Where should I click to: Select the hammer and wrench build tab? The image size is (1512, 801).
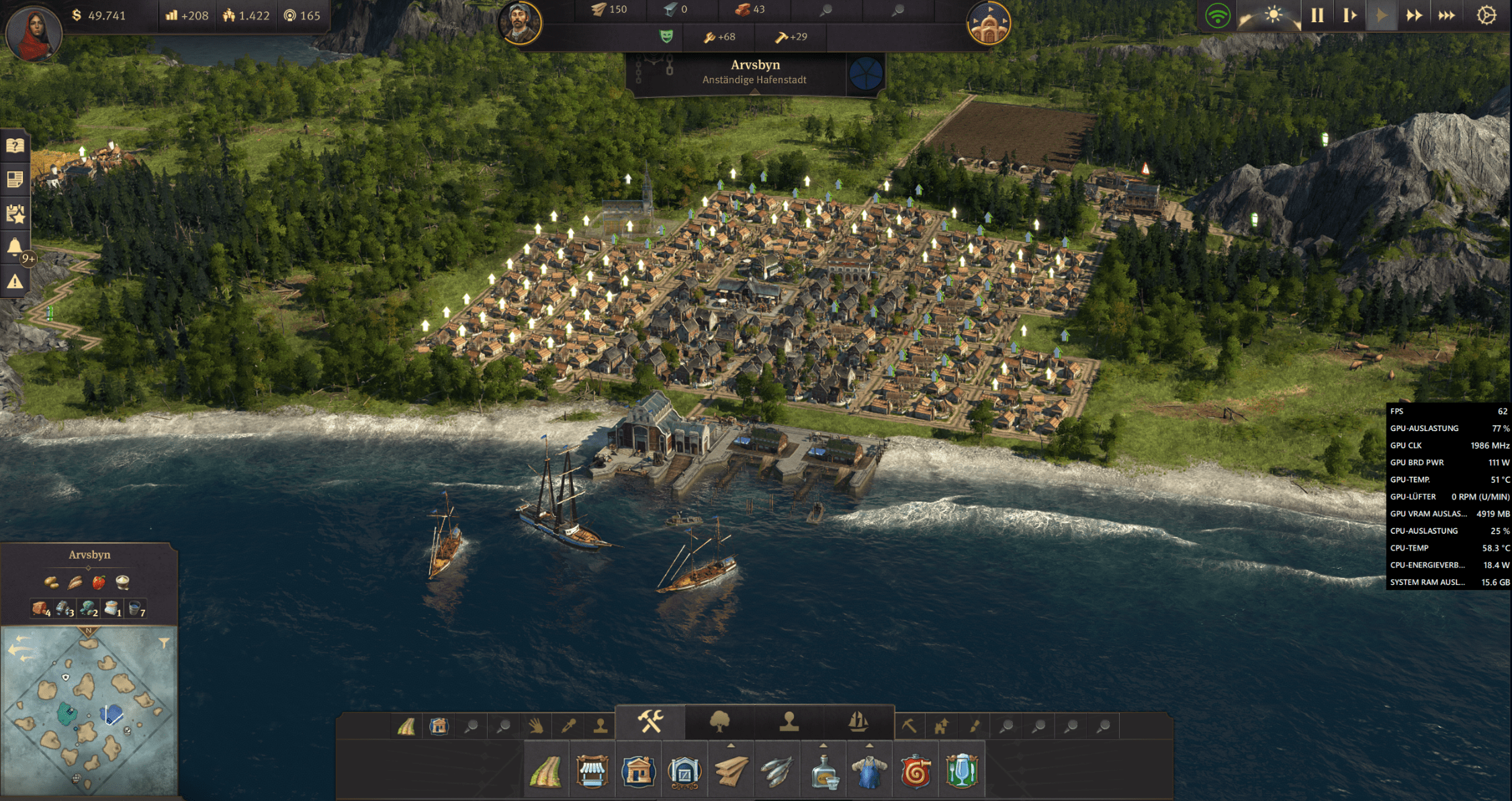pos(650,722)
